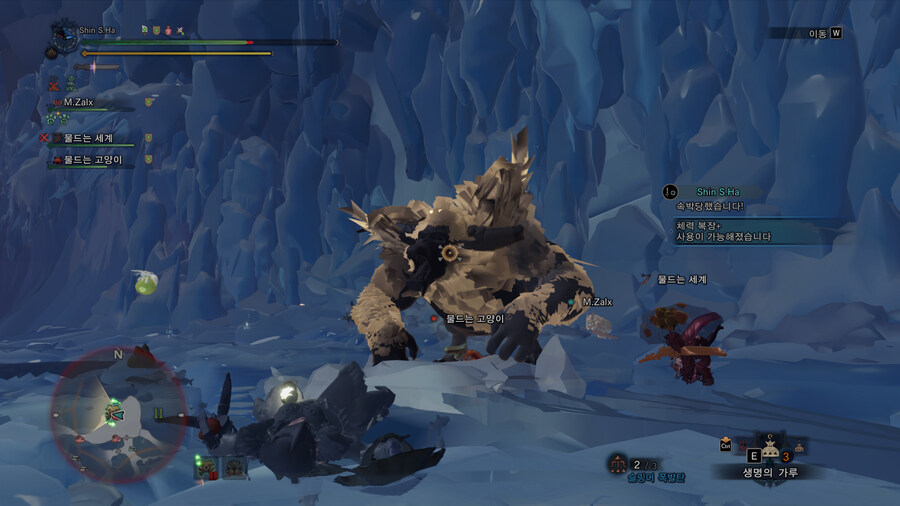This screenshot has width=900, height=506.
Task: Select party member 물드는 고양이 in the list
Action: (x=92, y=159)
